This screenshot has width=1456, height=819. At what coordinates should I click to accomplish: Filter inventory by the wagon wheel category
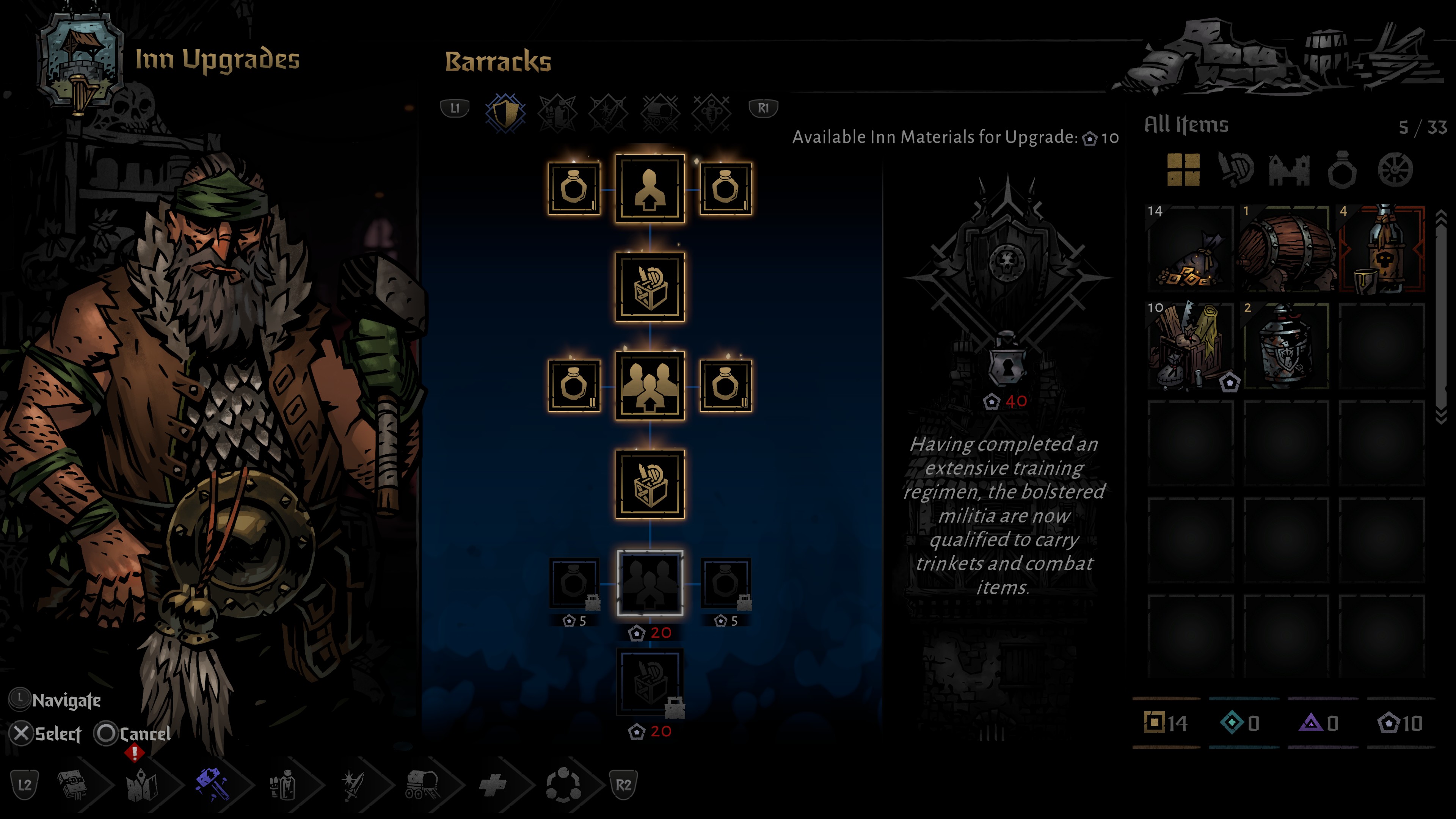1395,169
